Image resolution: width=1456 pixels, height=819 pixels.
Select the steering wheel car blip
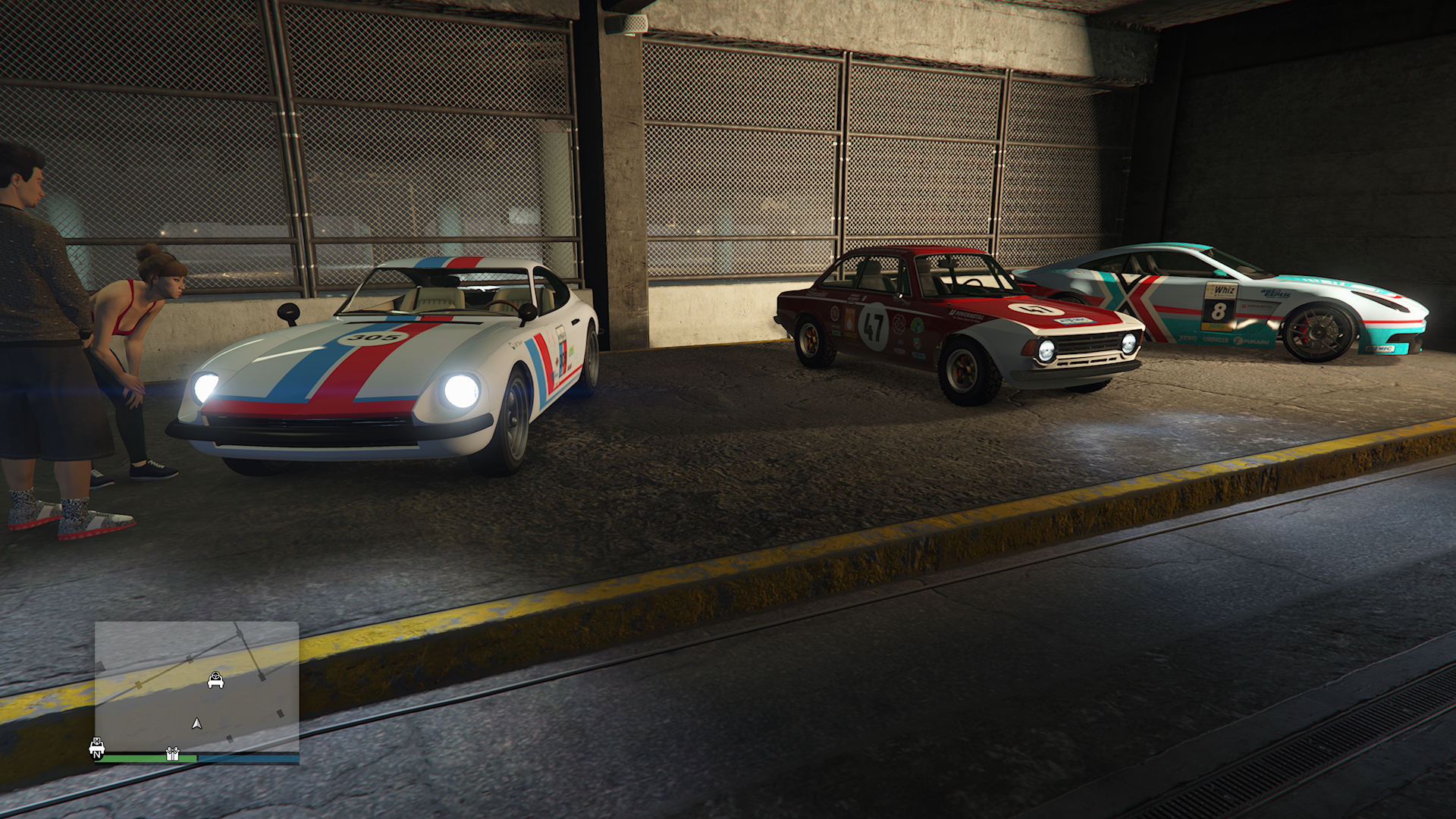click(215, 680)
